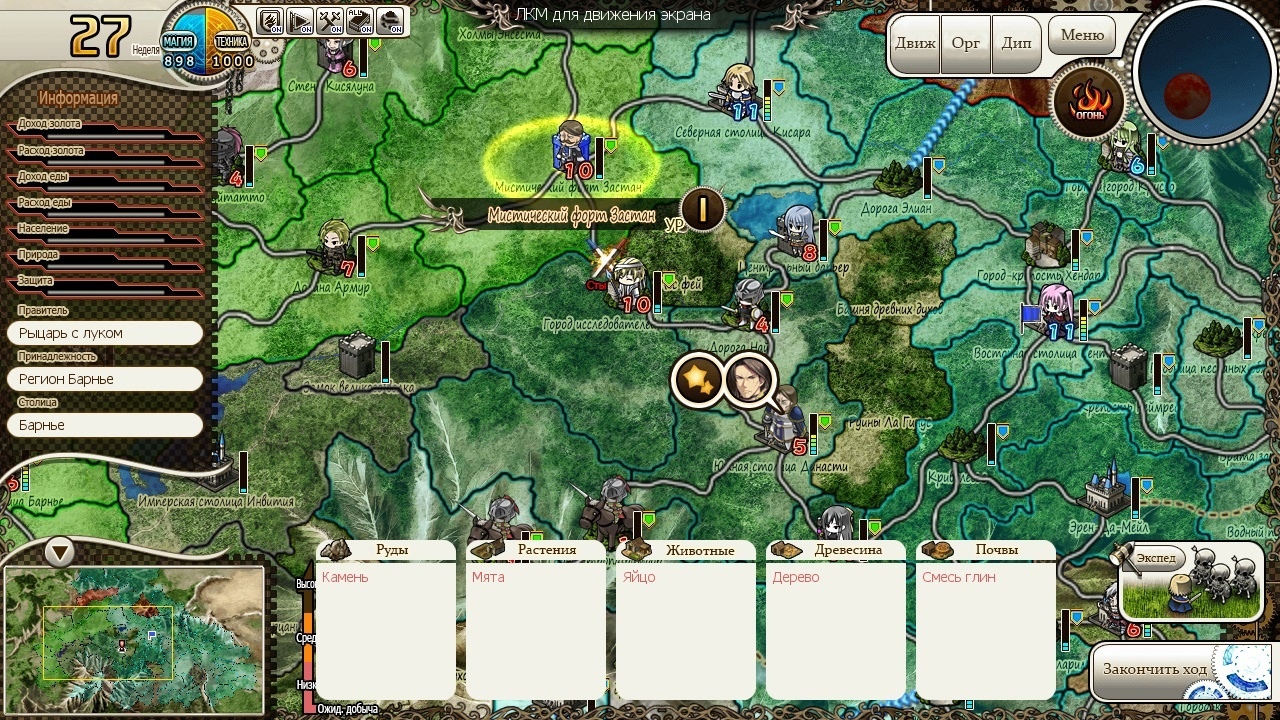The image size is (1280, 720).
Task: Select the long-haired commander portrait icon
Action: click(x=749, y=380)
